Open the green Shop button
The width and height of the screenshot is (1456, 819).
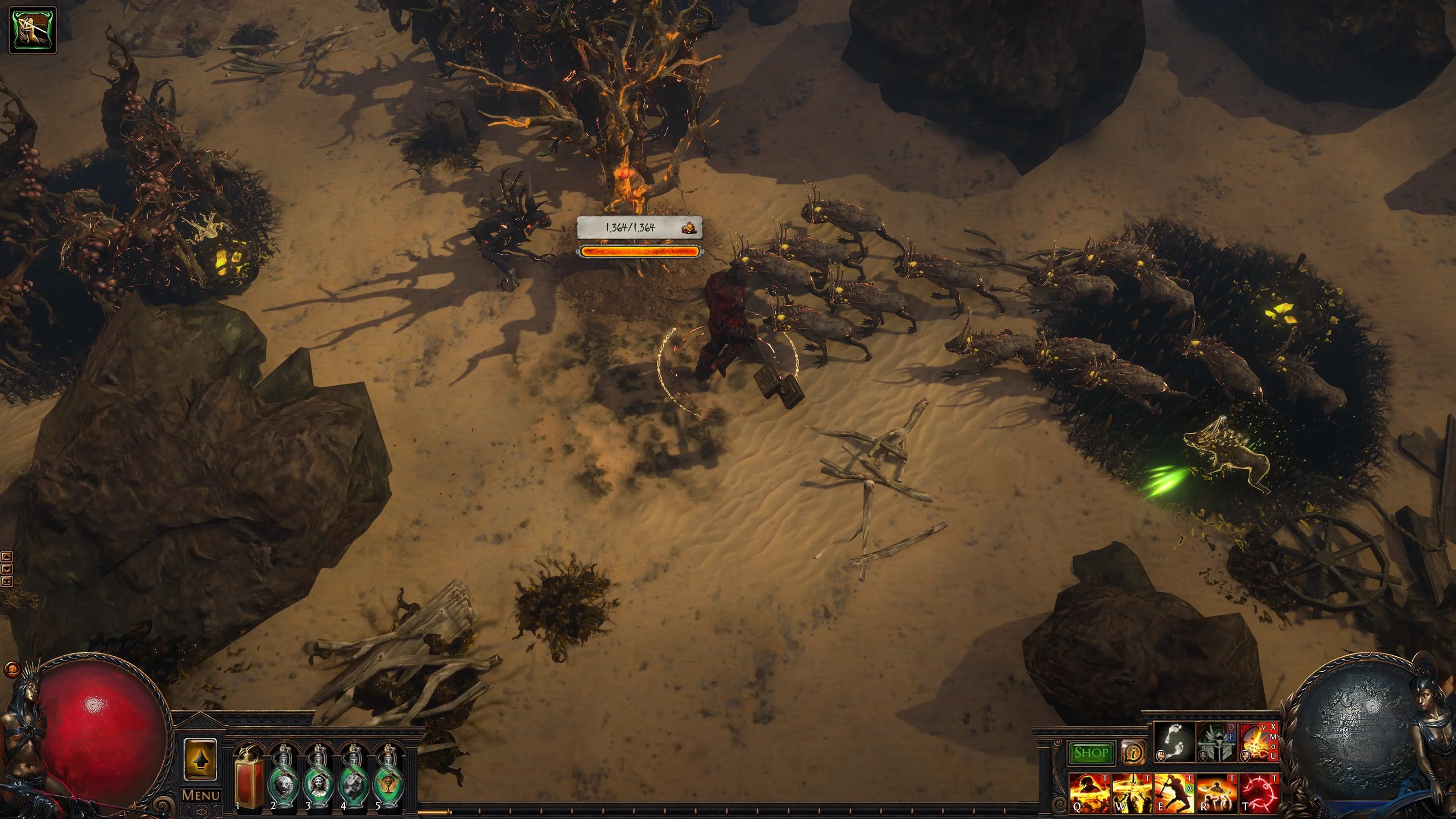[1090, 753]
